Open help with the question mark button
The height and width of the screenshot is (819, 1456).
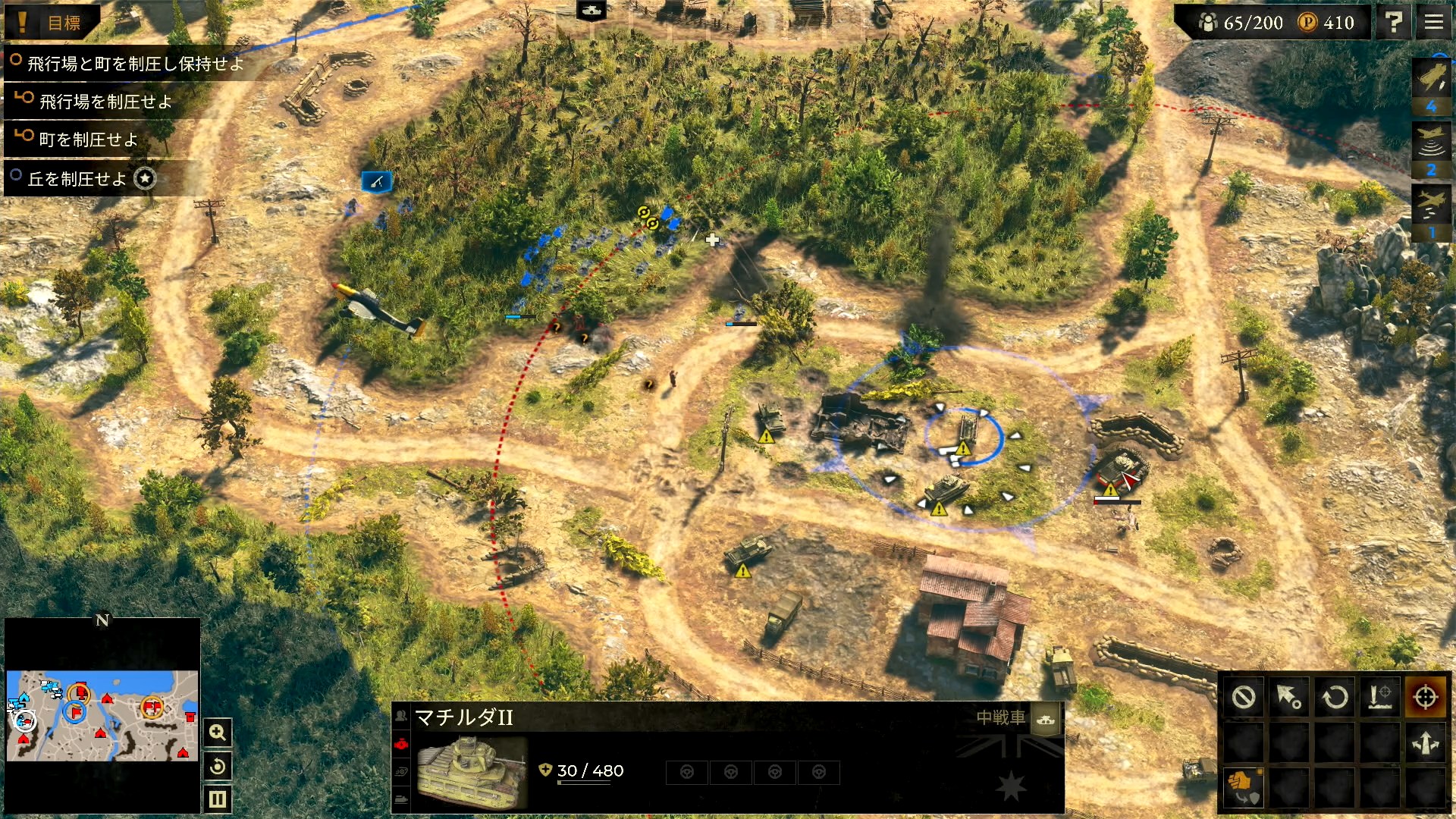(x=1394, y=21)
